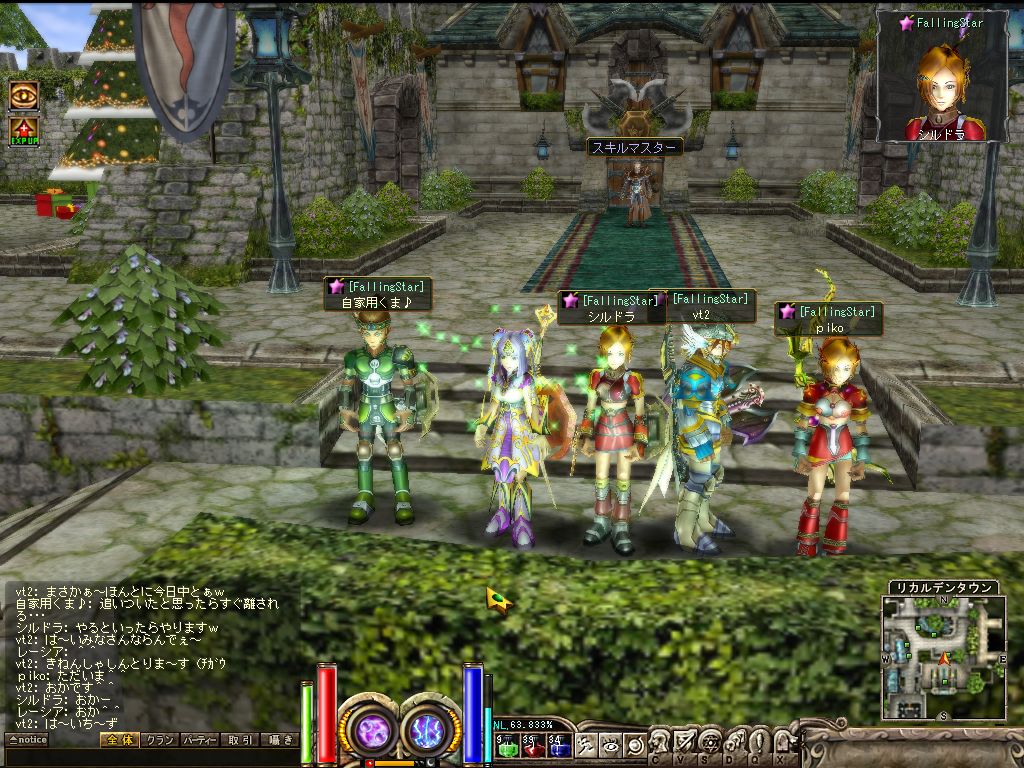Select the パーティー chat tab
Image resolution: width=1024 pixels, height=768 pixels.
coord(200,740)
